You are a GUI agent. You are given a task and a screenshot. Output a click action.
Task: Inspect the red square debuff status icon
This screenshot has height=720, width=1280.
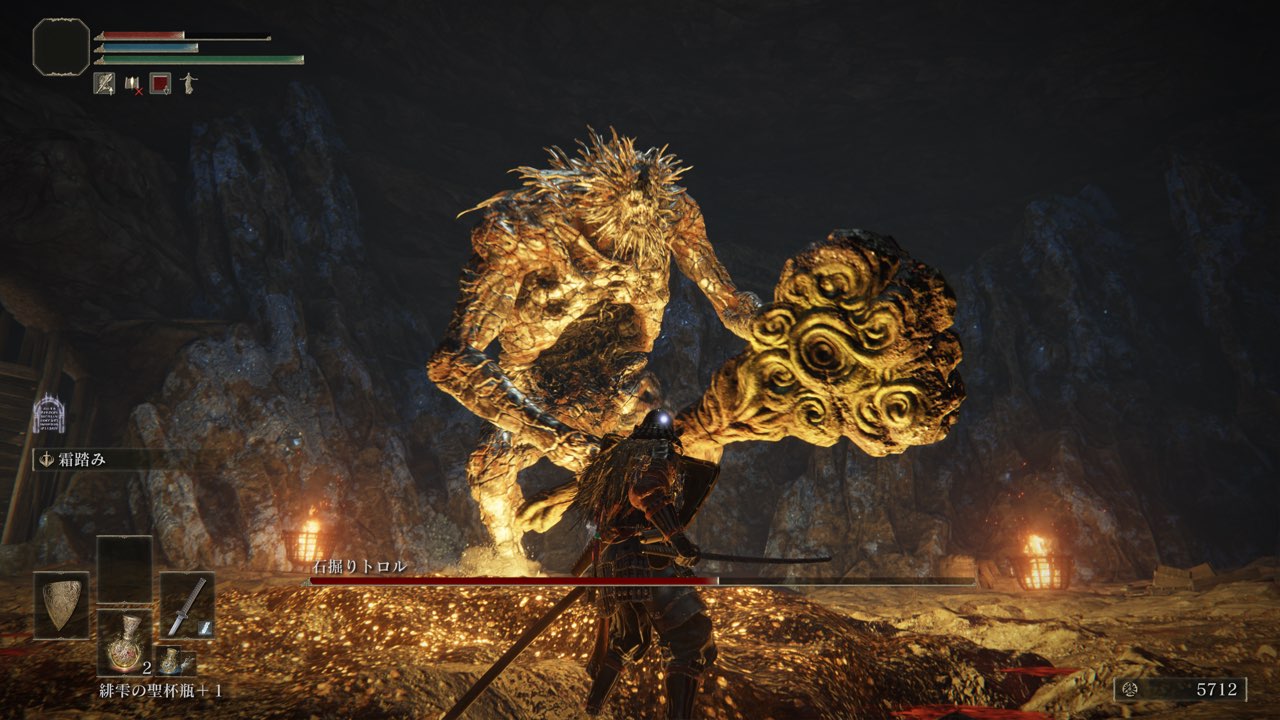click(x=160, y=84)
